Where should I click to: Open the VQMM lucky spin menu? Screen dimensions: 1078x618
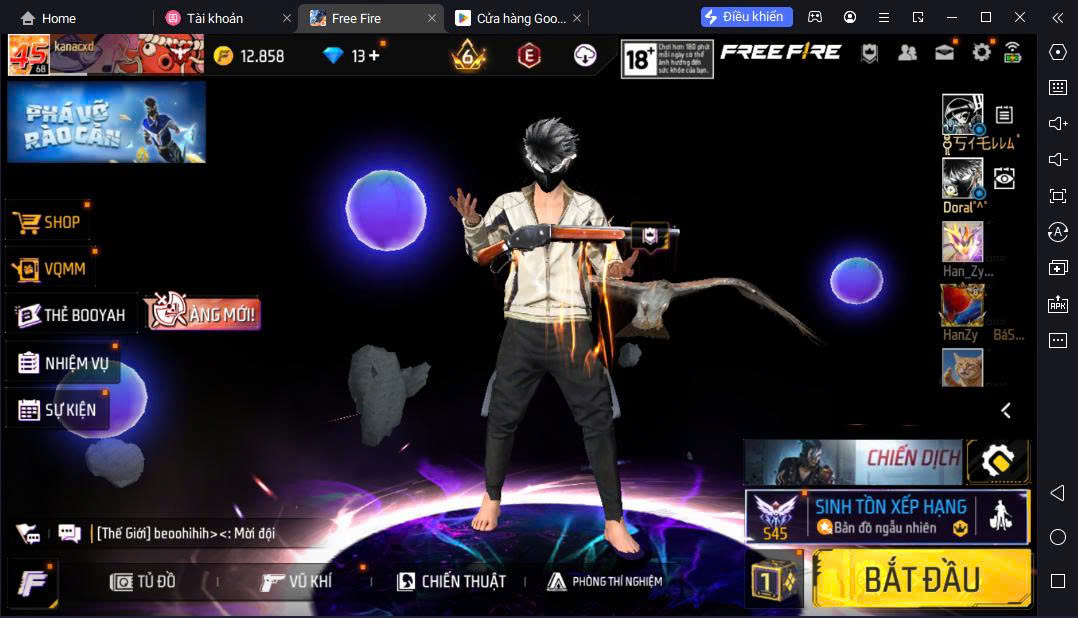[52, 268]
